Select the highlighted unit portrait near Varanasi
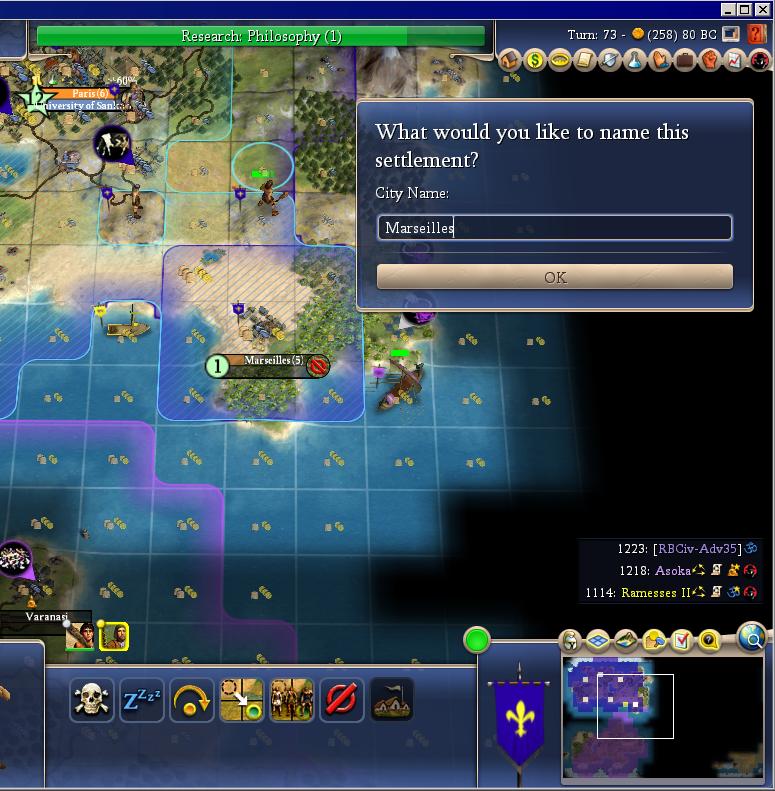Screen dimensions: 775x791 (114, 635)
